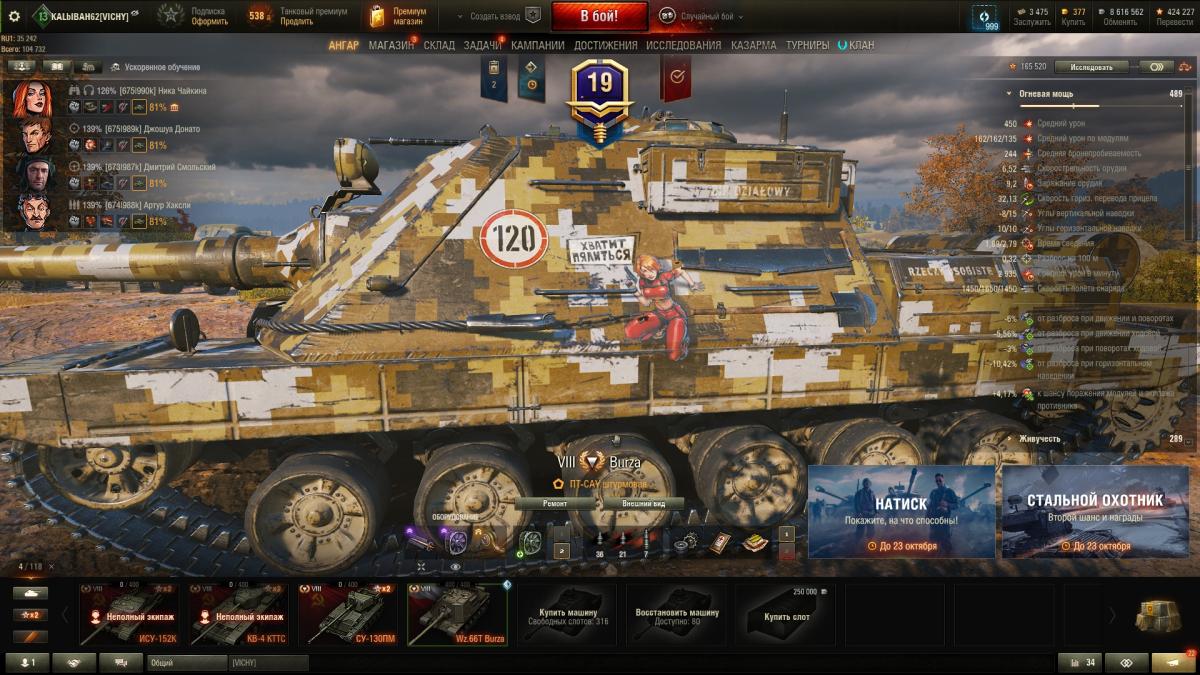The width and height of the screenshot is (1200, 675).
Task: Open the Случайный бой mode dropdown
Action: click(702, 16)
